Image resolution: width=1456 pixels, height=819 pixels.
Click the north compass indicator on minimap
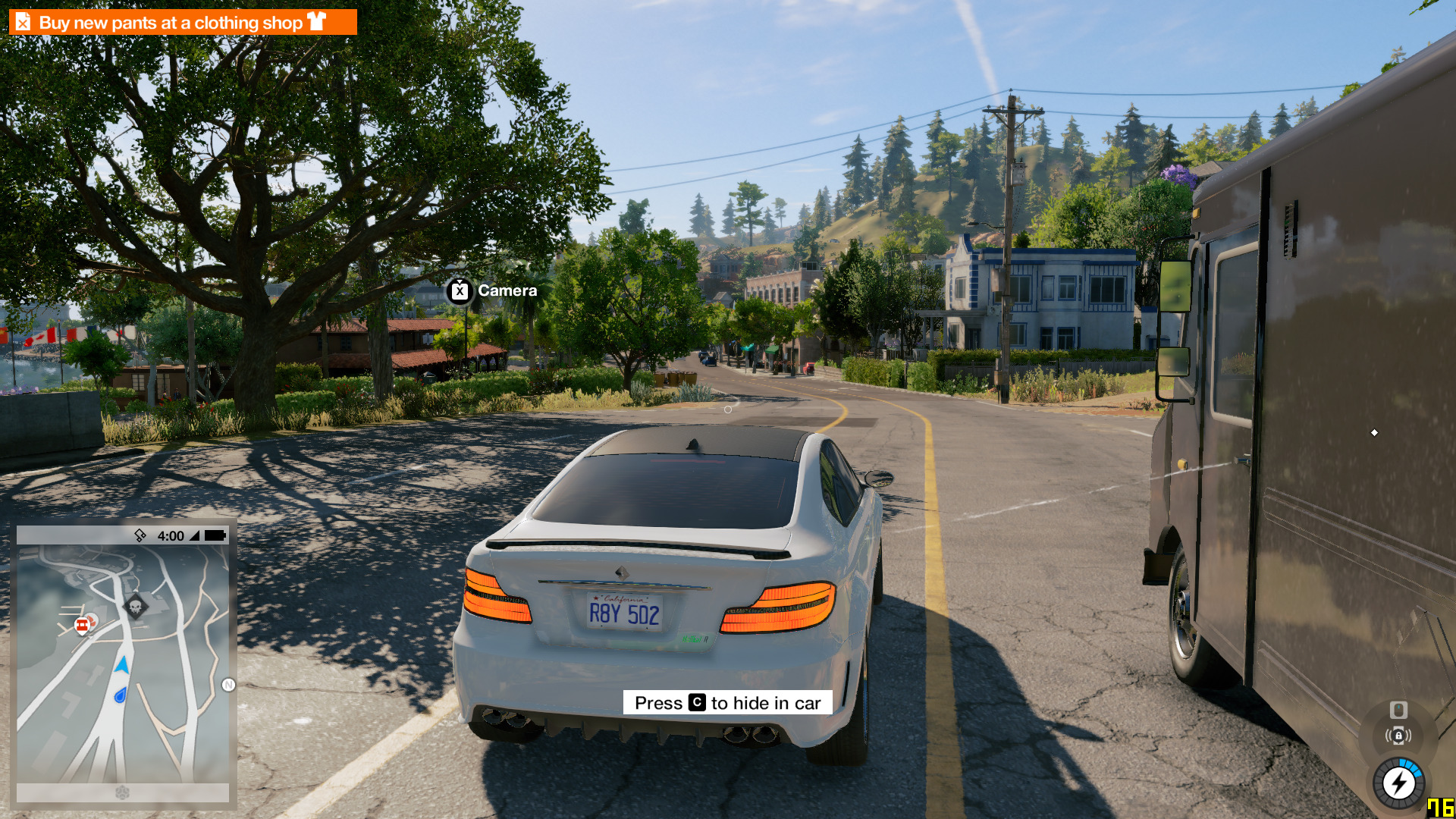pos(228,685)
